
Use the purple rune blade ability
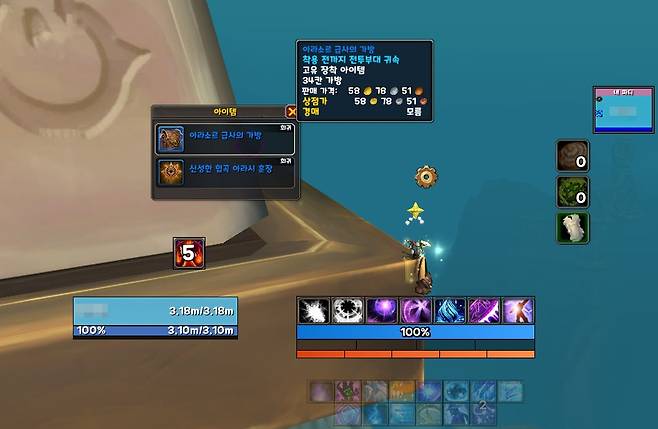point(483,310)
